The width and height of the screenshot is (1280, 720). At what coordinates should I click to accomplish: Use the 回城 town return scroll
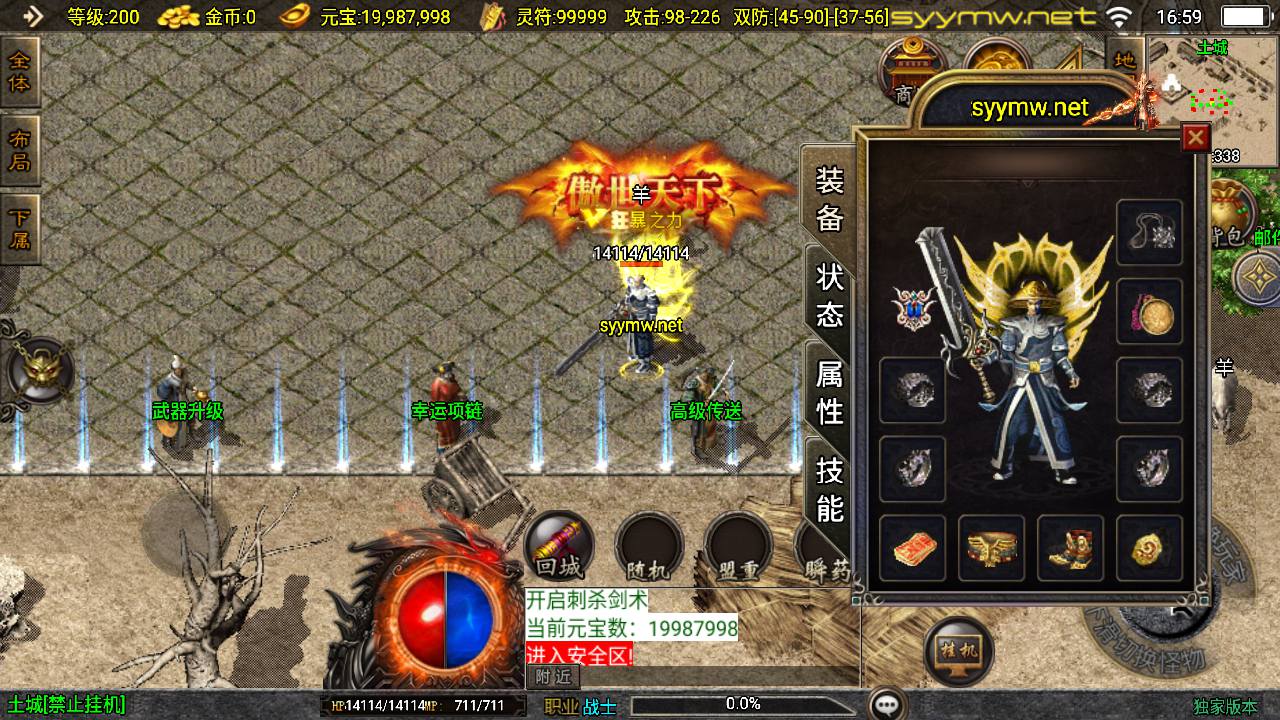(x=559, y=549)
